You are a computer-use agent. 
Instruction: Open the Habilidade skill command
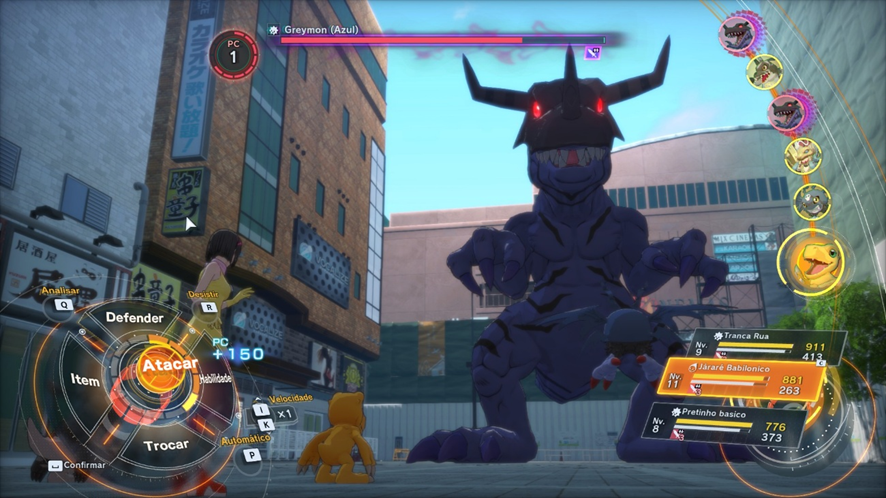pos(216,379)
